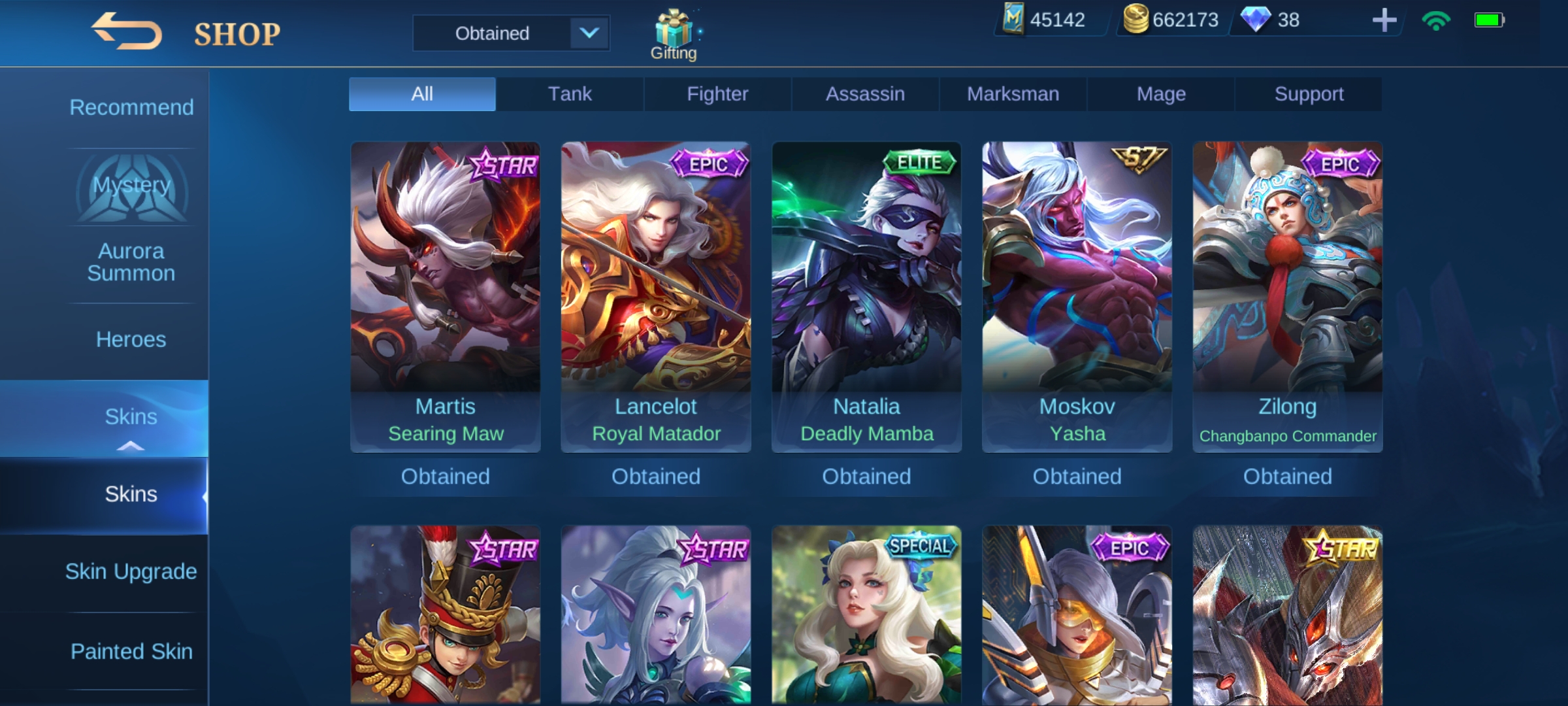Toggle the Mage class filter
The height and width of the screenshot is (706, 1568).
pos(1160,93)
